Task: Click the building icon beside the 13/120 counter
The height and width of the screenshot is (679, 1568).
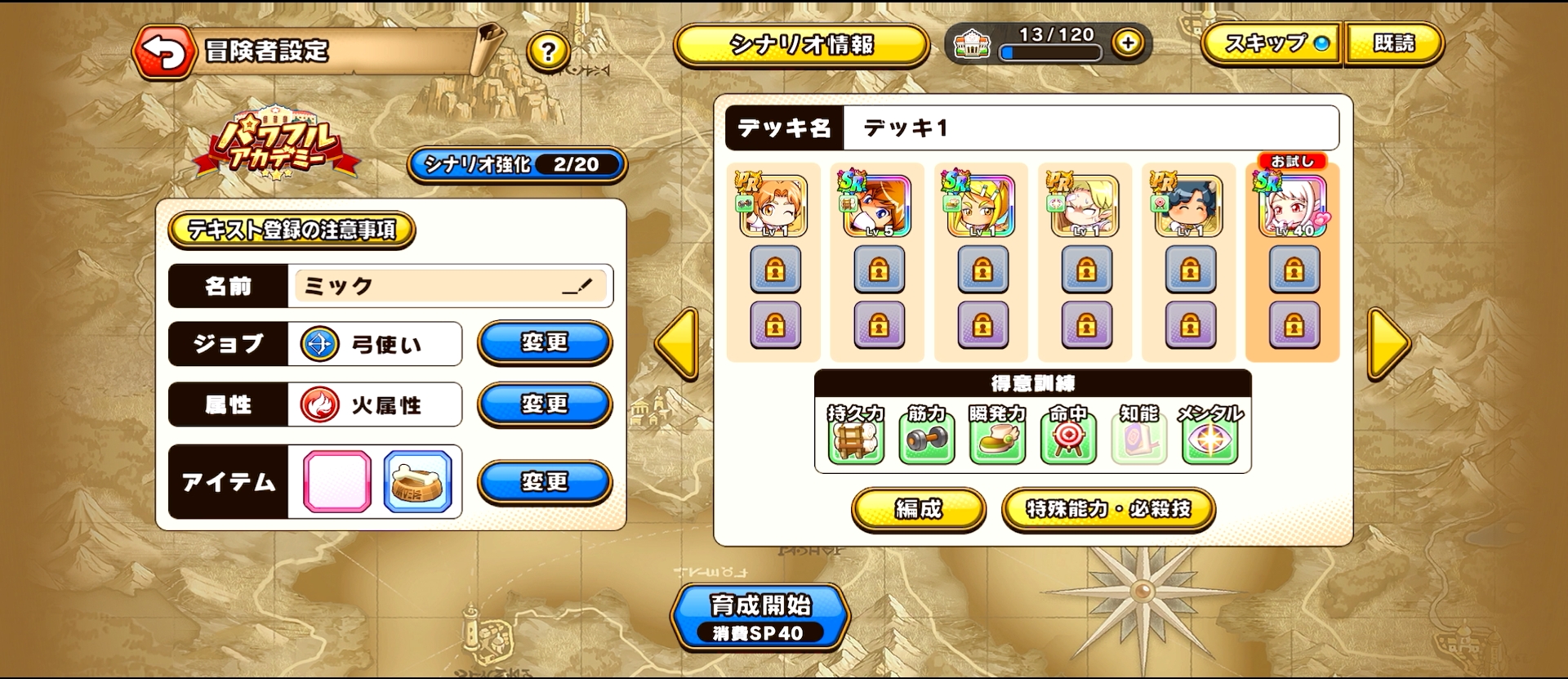Action: pyautogui.click(x=973, y=45)
